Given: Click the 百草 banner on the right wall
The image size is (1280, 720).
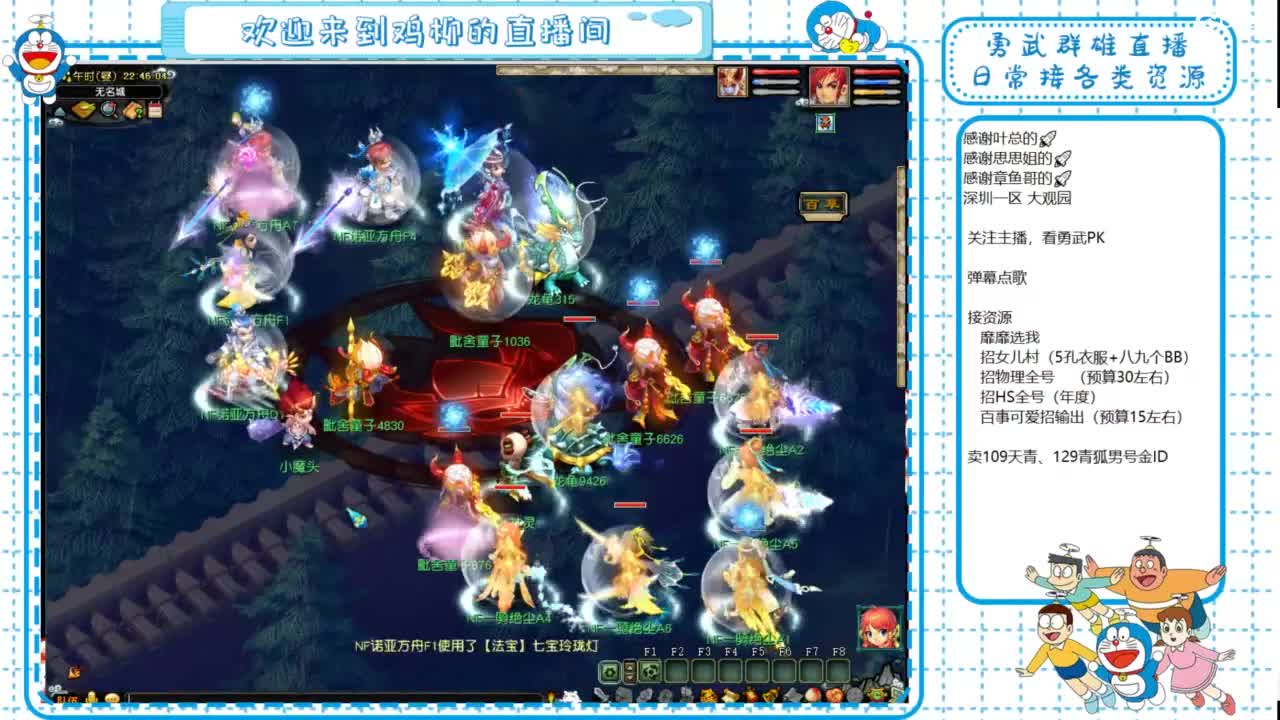Looking at the screenshot, I should (821, 204).
